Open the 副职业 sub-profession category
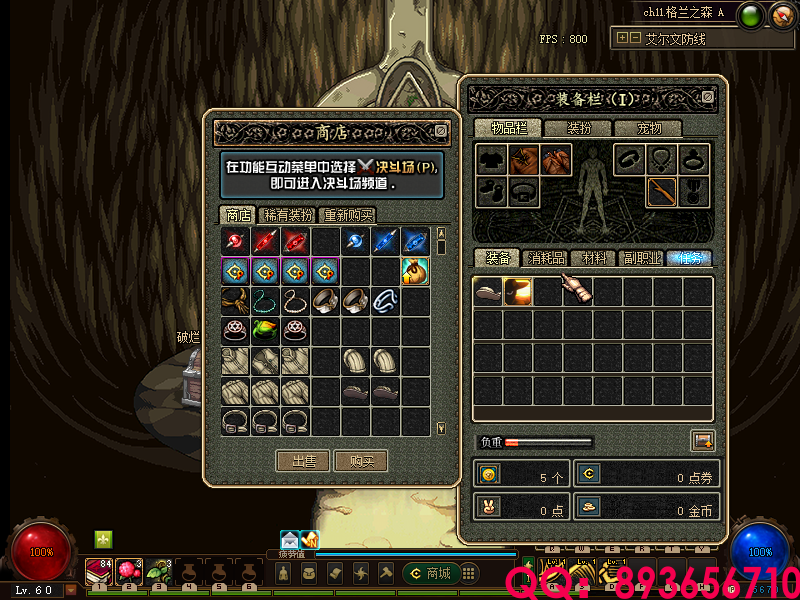Viewport: 800px width, 600px height. tap(641, 258)
